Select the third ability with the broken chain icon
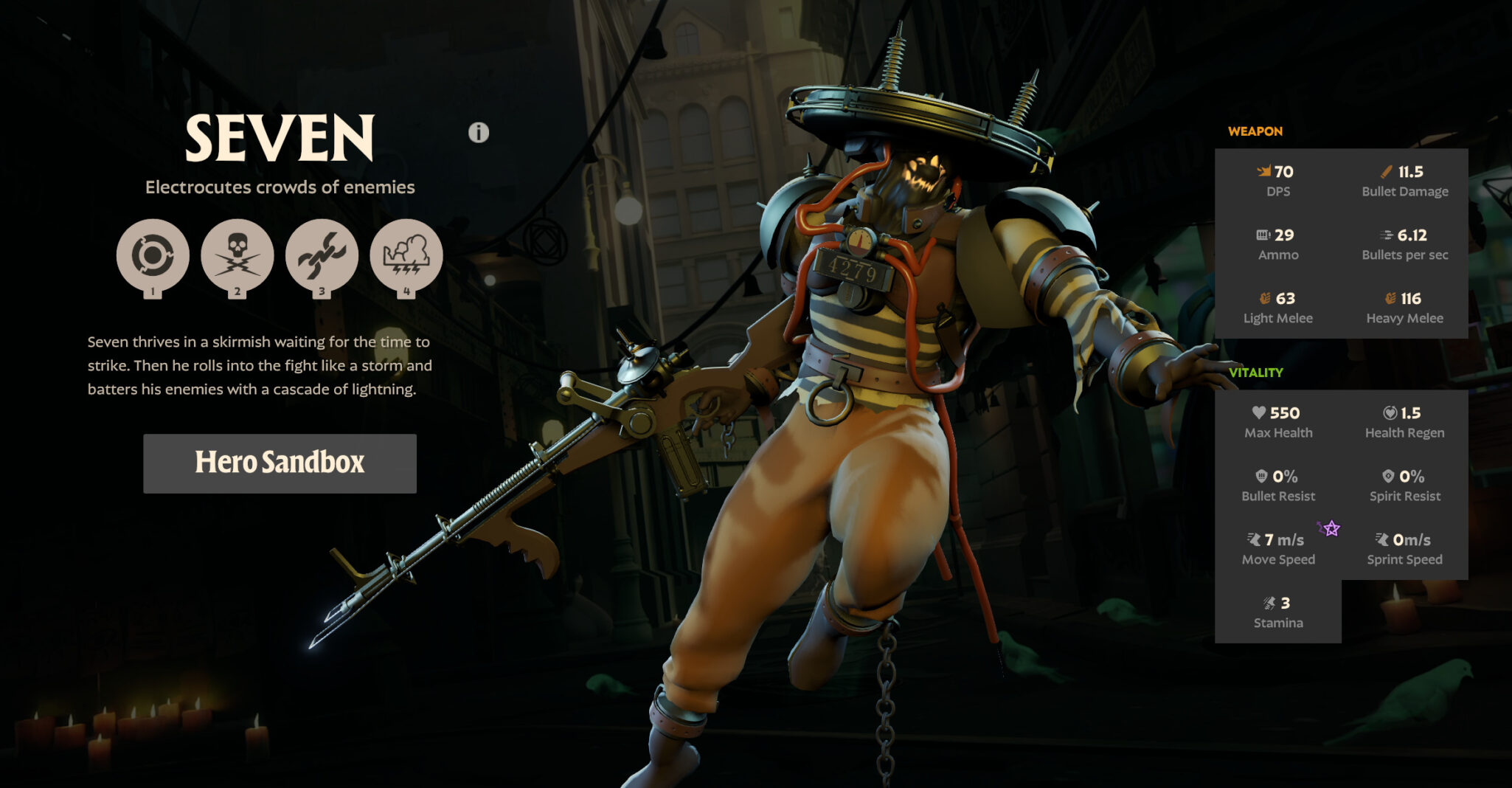 (x=322, y=255)
